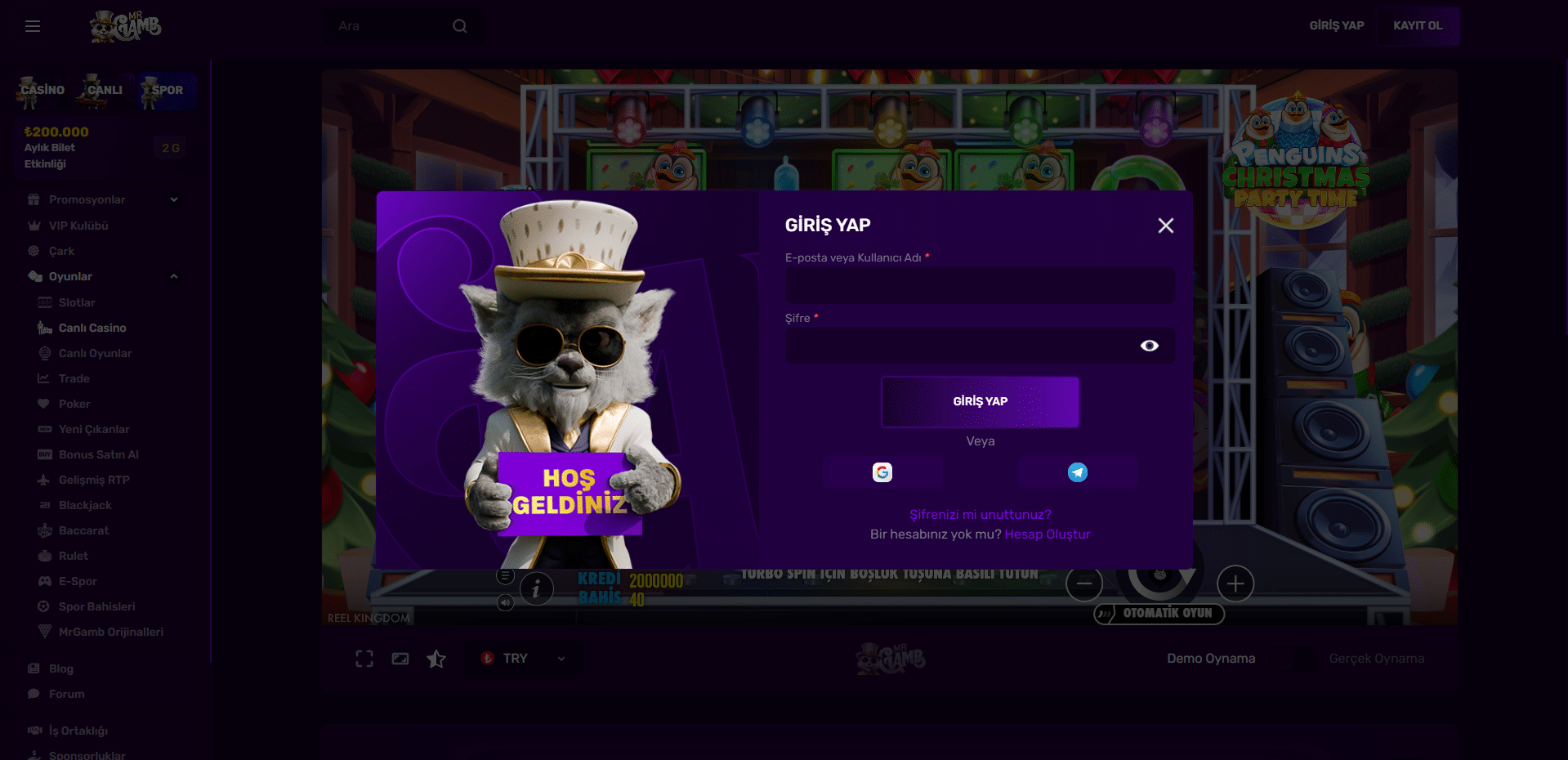Open the Şifrenizi mi unuttunuz link

click(980, 515)
